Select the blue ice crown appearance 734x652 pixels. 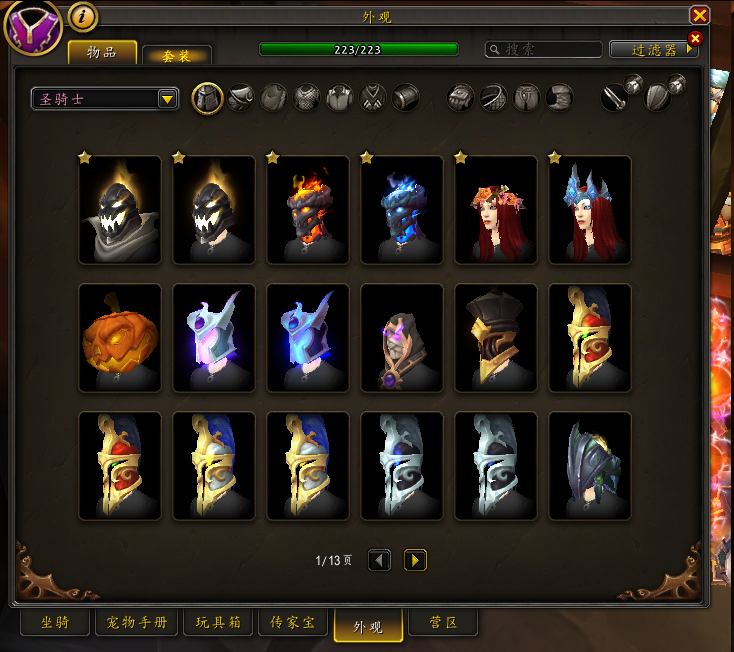click(590, 210)
